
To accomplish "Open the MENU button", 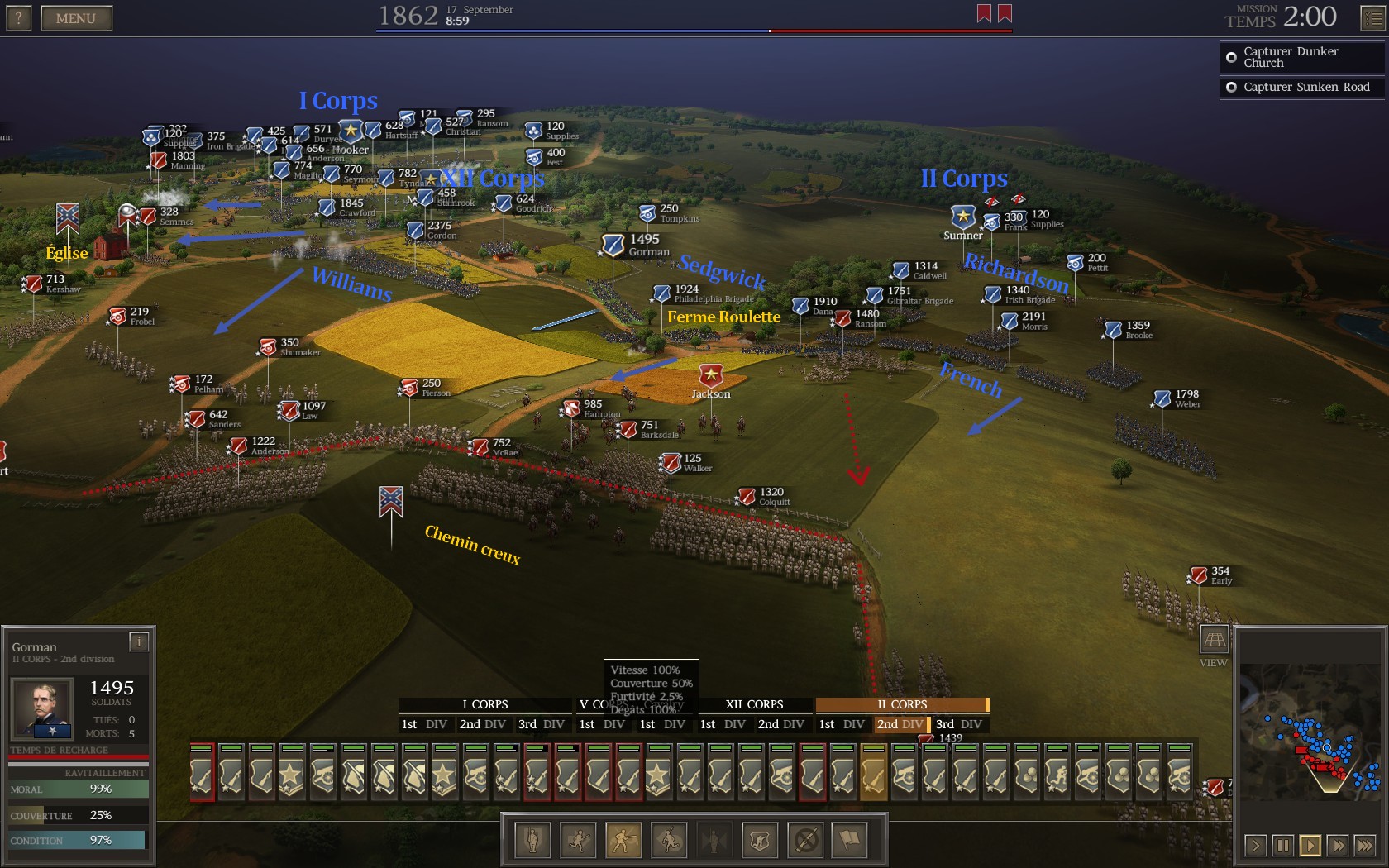I will coord(76,18).
